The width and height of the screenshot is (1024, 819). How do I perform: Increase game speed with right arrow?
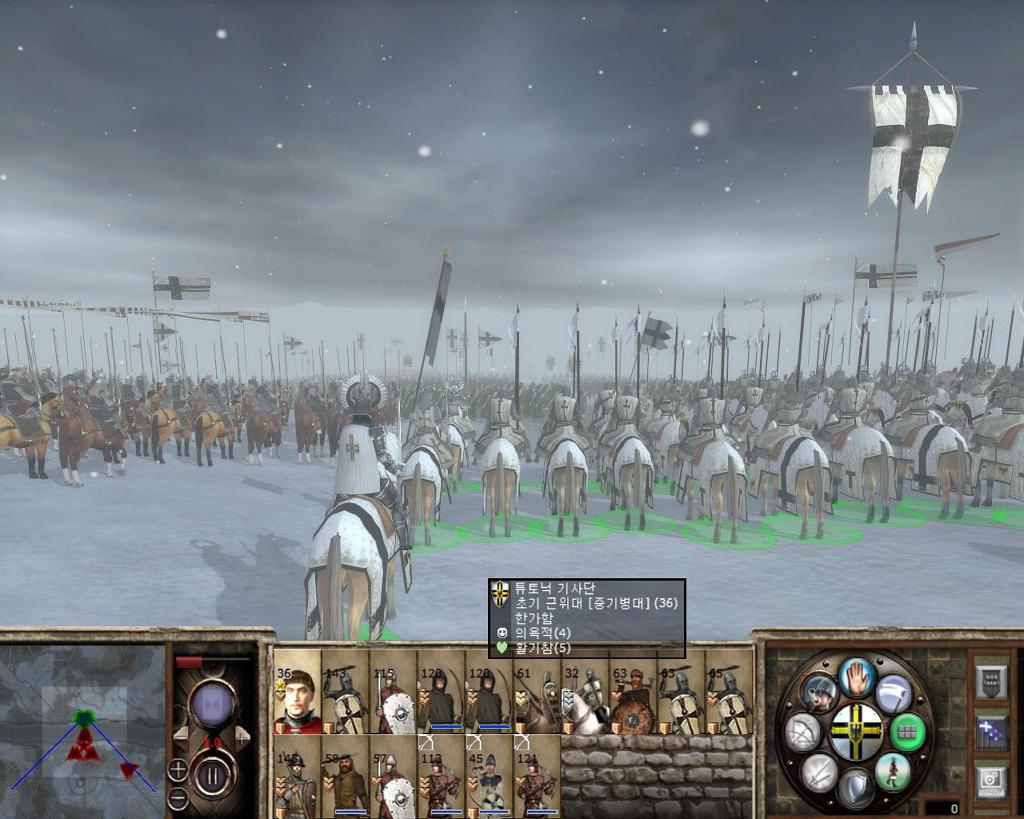point(243,737)
